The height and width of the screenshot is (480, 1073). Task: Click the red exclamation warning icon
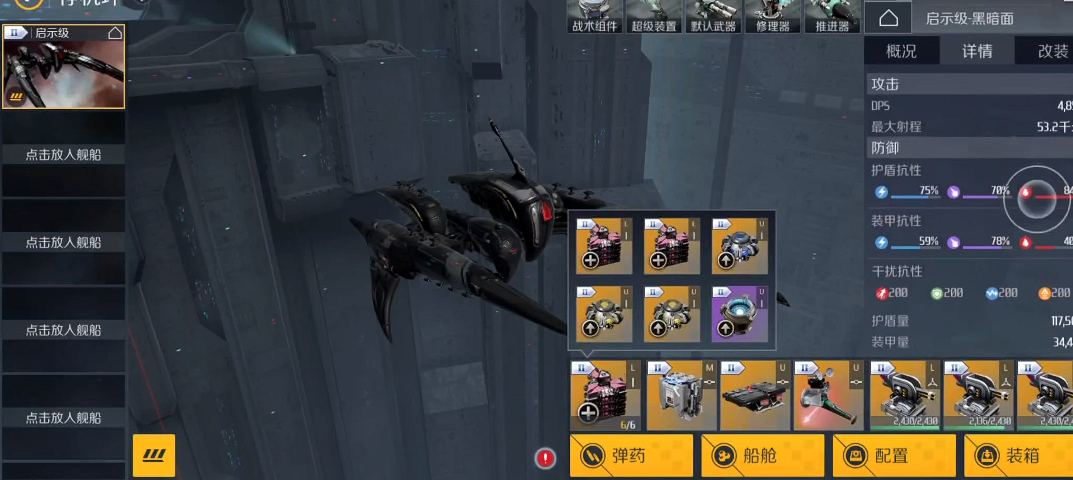pyautogui.click(x=545, y=458)
